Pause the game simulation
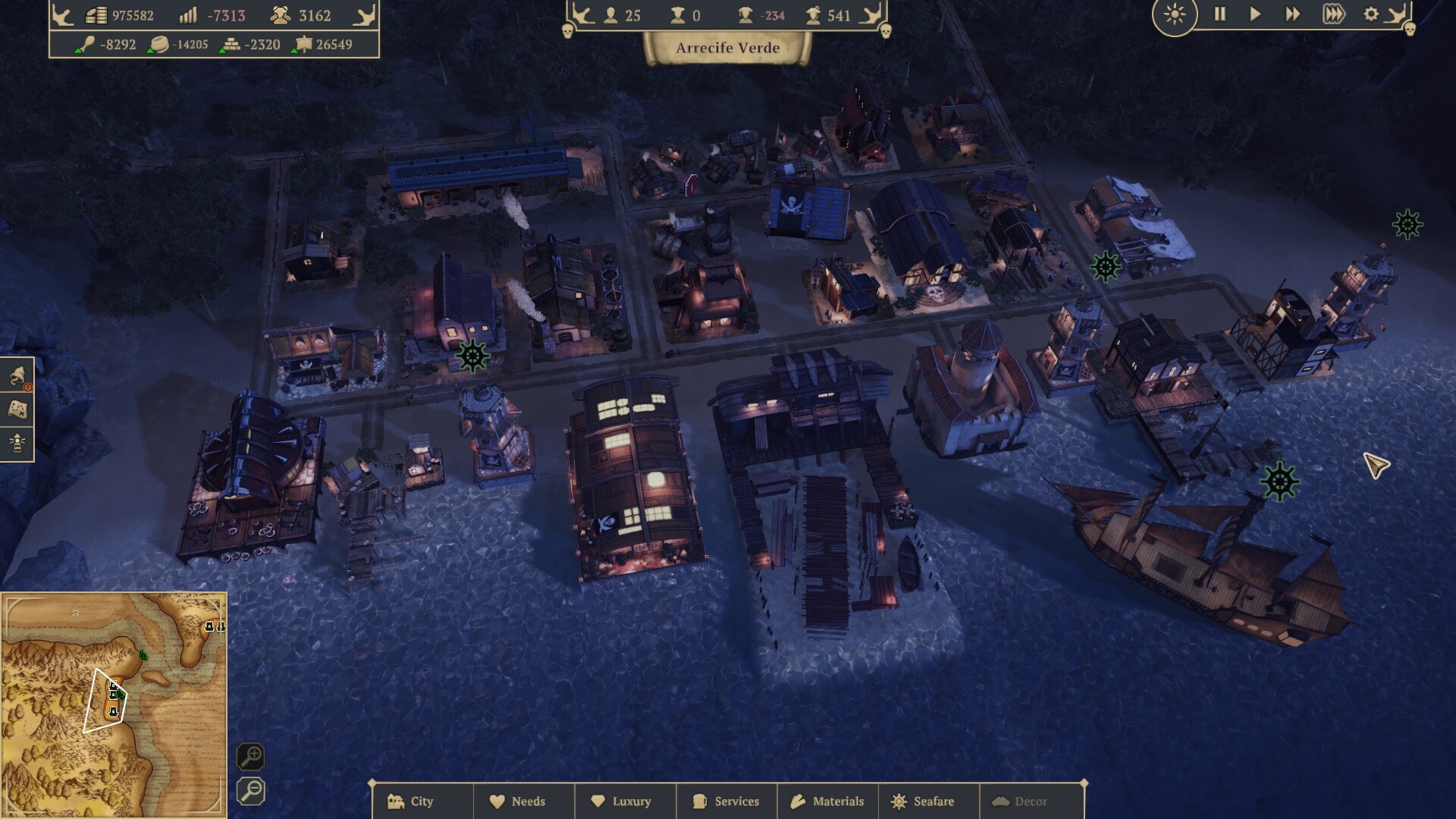Image resolution: width=1456 pixels, height=819 pixels. (x=1220, y=14)
